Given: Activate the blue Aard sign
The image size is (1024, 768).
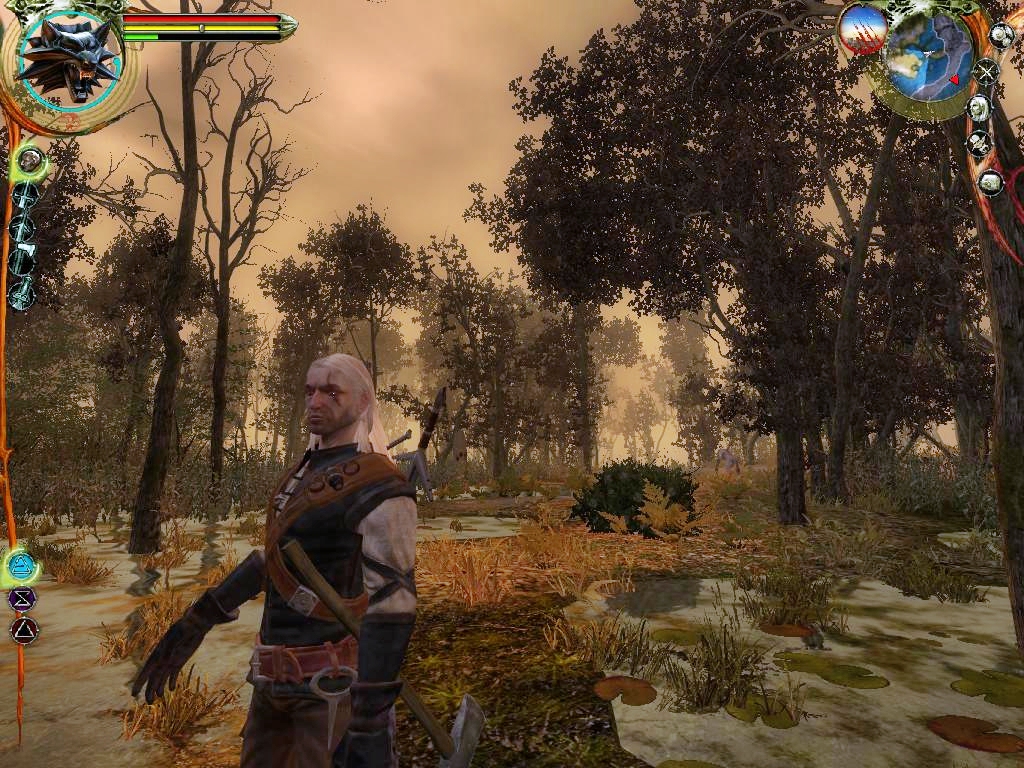Looking at the screenshot, I should [x=20, y=567].
